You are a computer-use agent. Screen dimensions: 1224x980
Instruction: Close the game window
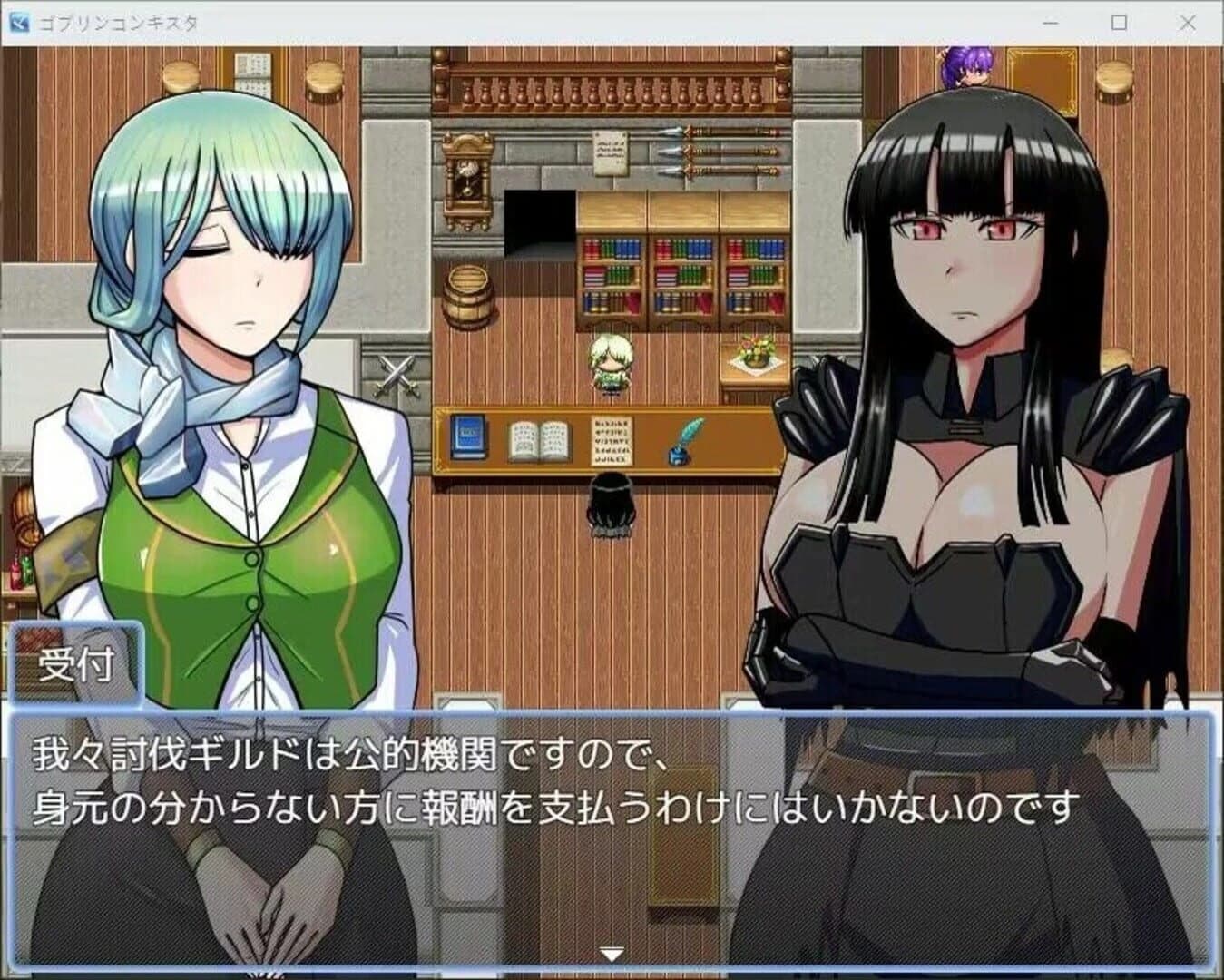point(1187,23)
